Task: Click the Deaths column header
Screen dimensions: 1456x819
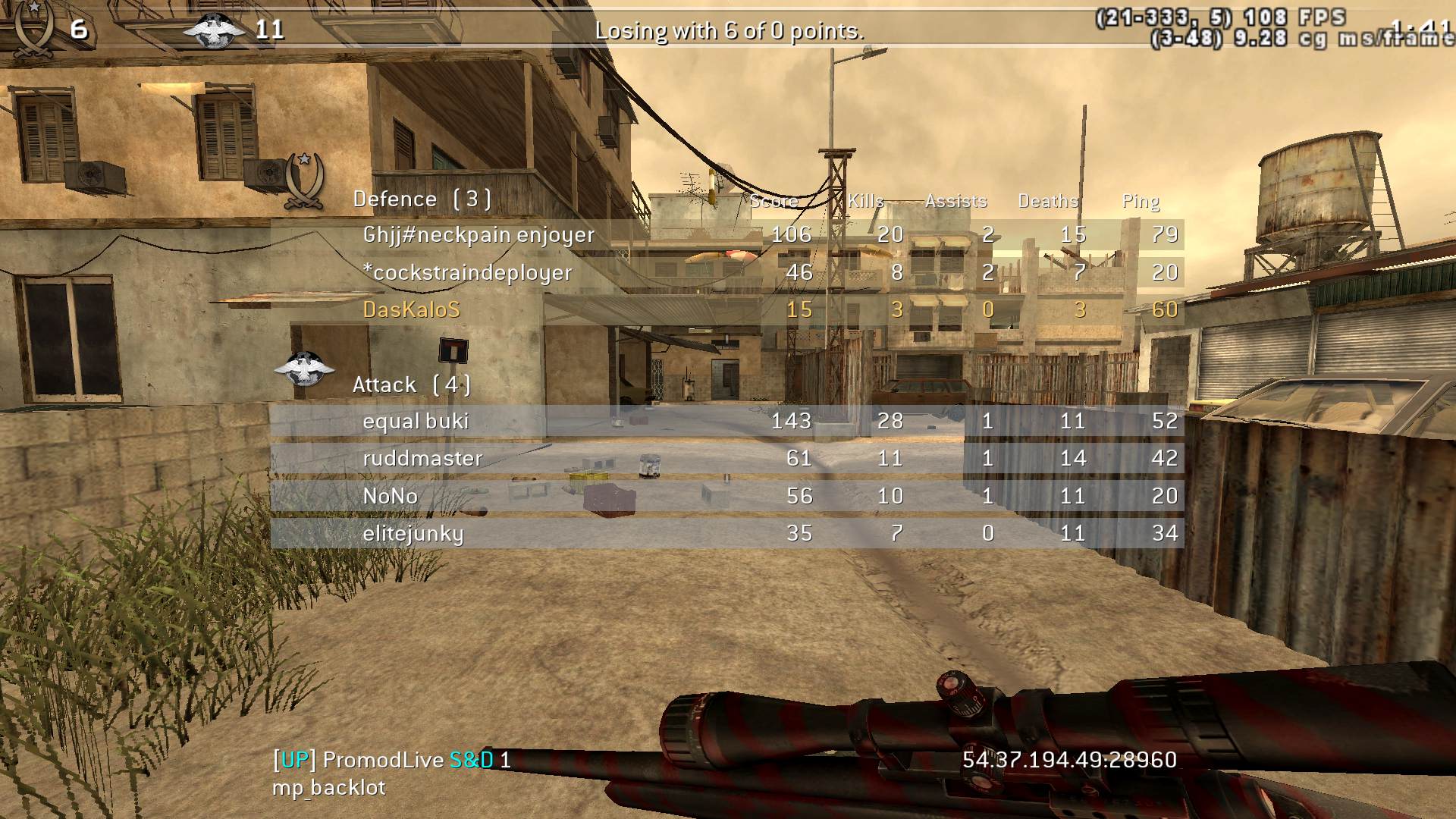Action: point(1048,201)
